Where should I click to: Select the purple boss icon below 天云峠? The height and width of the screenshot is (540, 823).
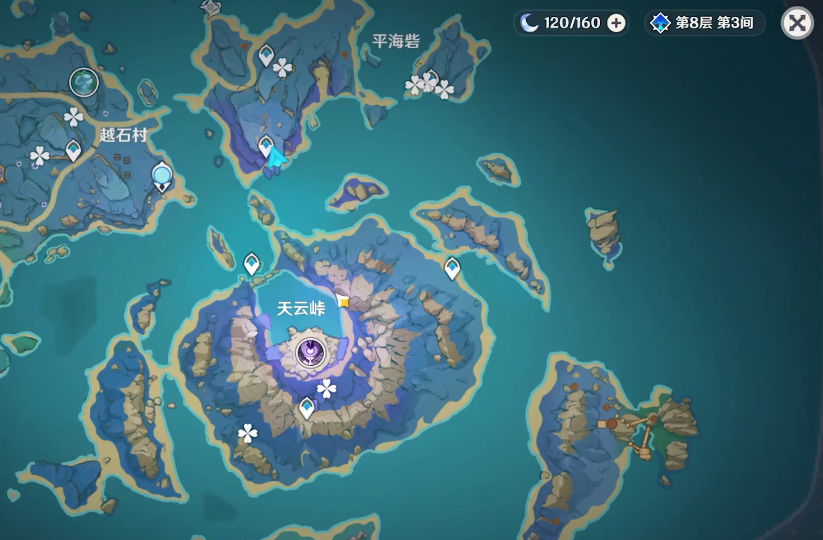click(x=312, y=351)
